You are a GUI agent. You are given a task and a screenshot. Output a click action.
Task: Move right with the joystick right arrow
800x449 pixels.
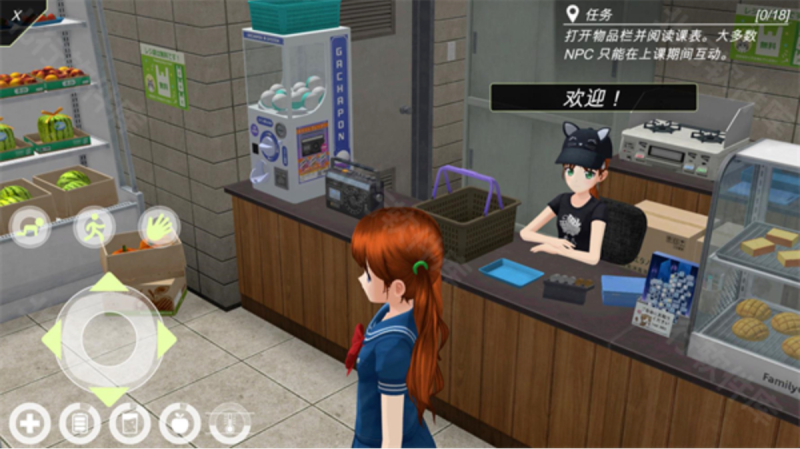166,340
